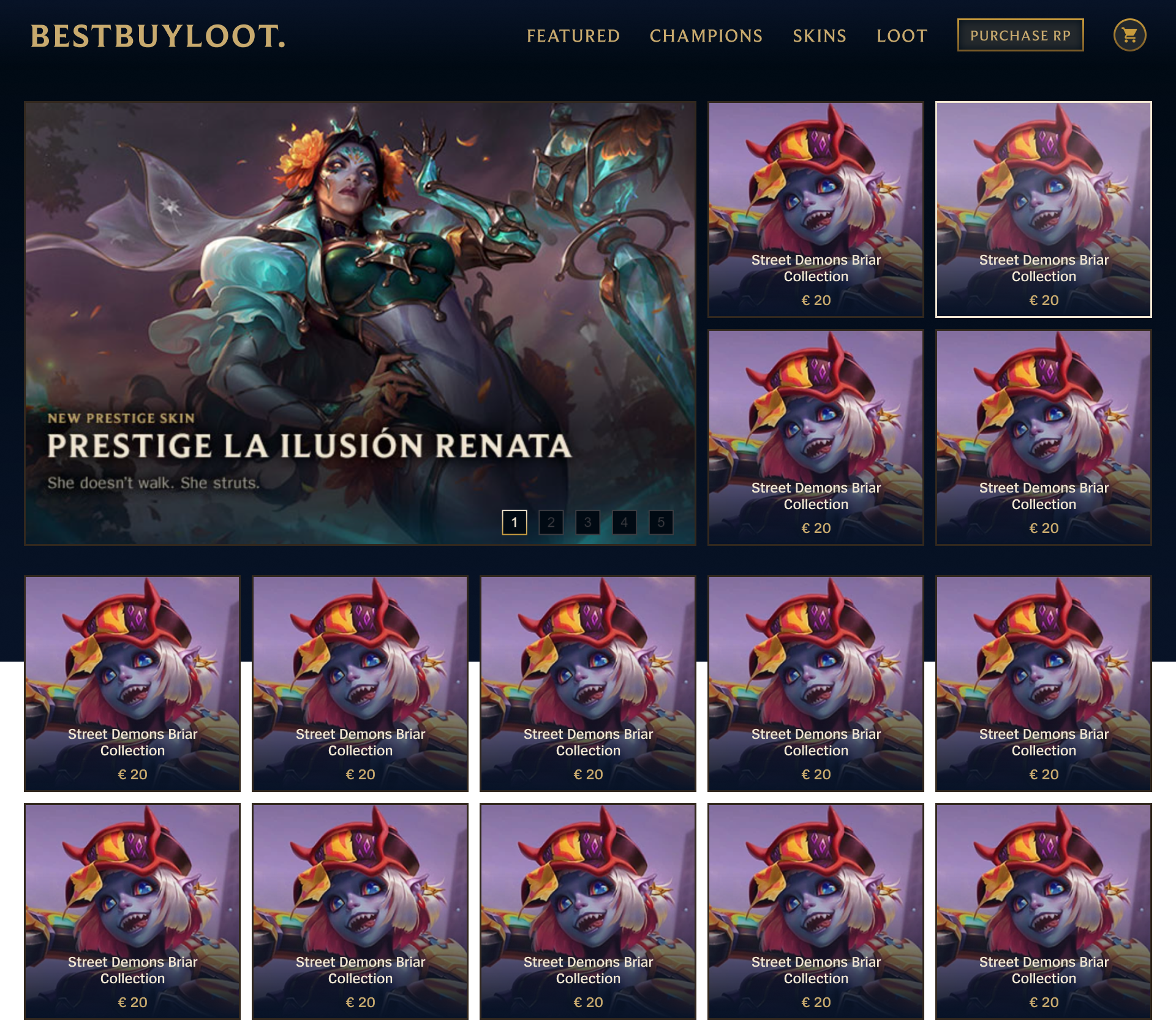The image size is (1176, 1020).
Task: Select the highlighted Street Demons Briar card
Action: click(x=1043, y=208)
